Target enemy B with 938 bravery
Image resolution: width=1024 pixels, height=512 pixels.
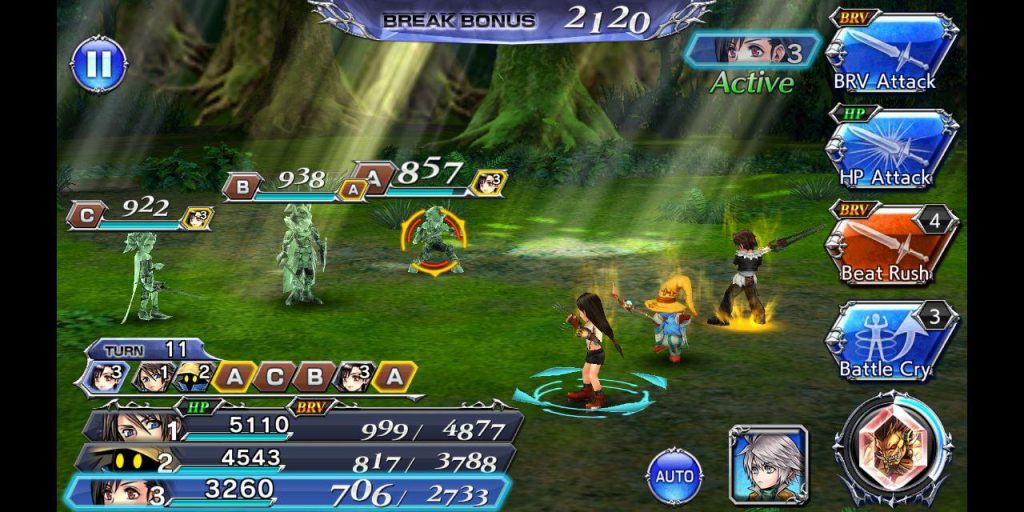click(x=300, y=255)
